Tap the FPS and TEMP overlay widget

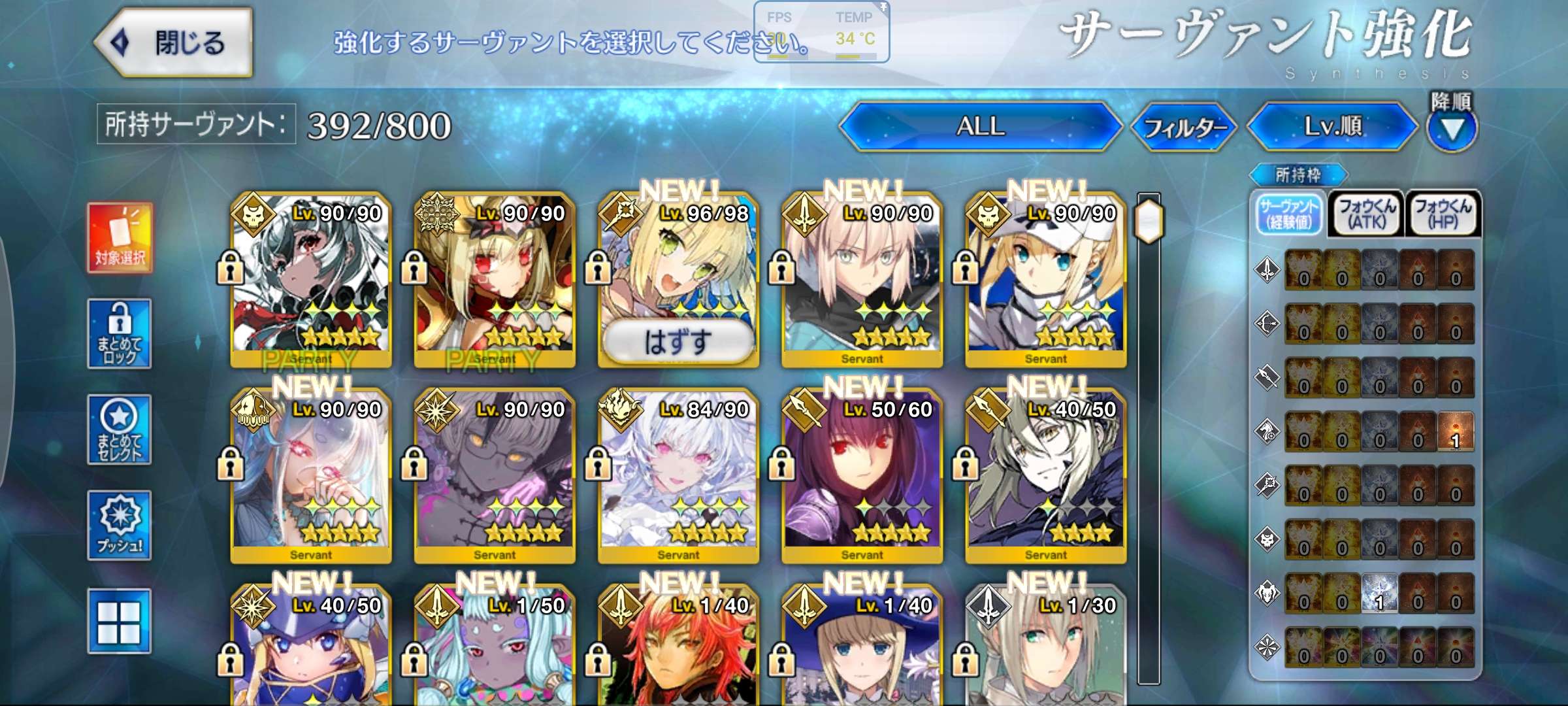(x=821, y=31)
